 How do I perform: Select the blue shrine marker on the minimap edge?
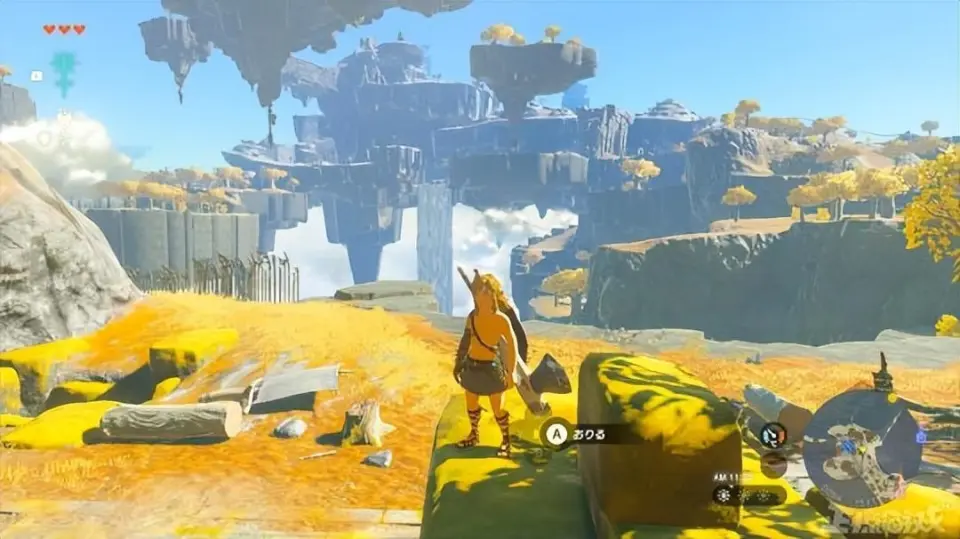click(920, 436)
